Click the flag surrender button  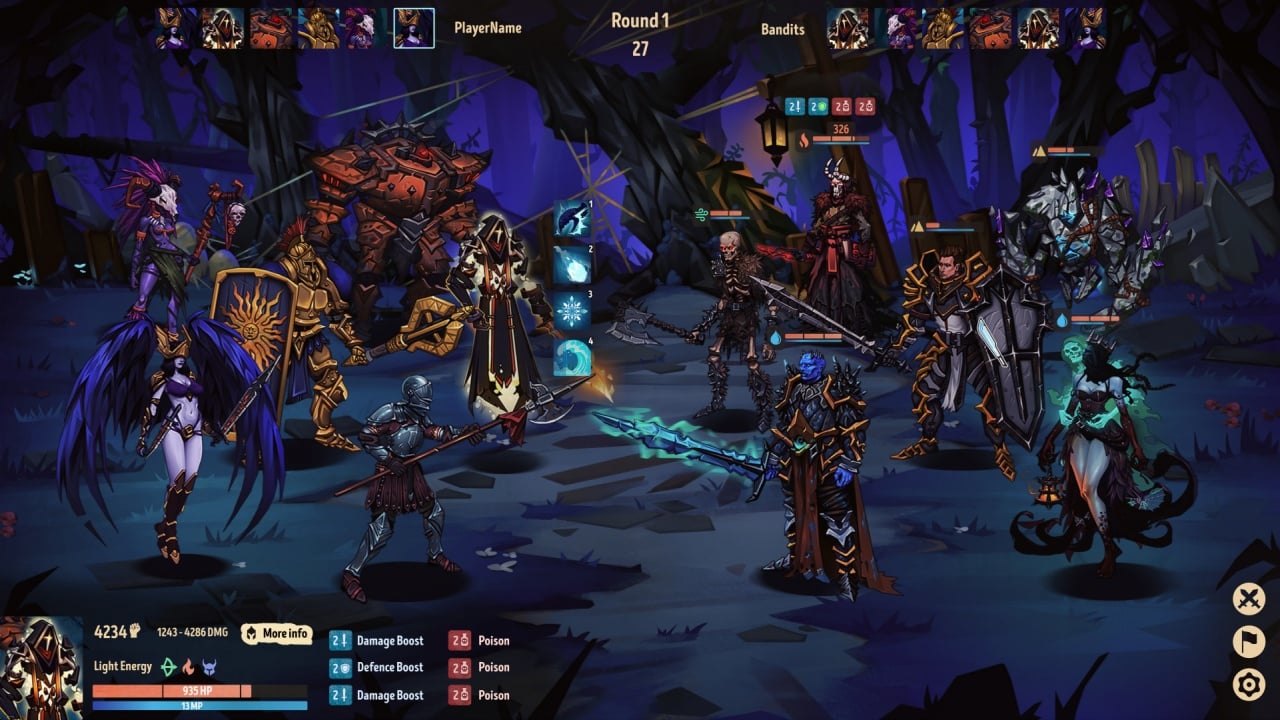point(1248,642)
